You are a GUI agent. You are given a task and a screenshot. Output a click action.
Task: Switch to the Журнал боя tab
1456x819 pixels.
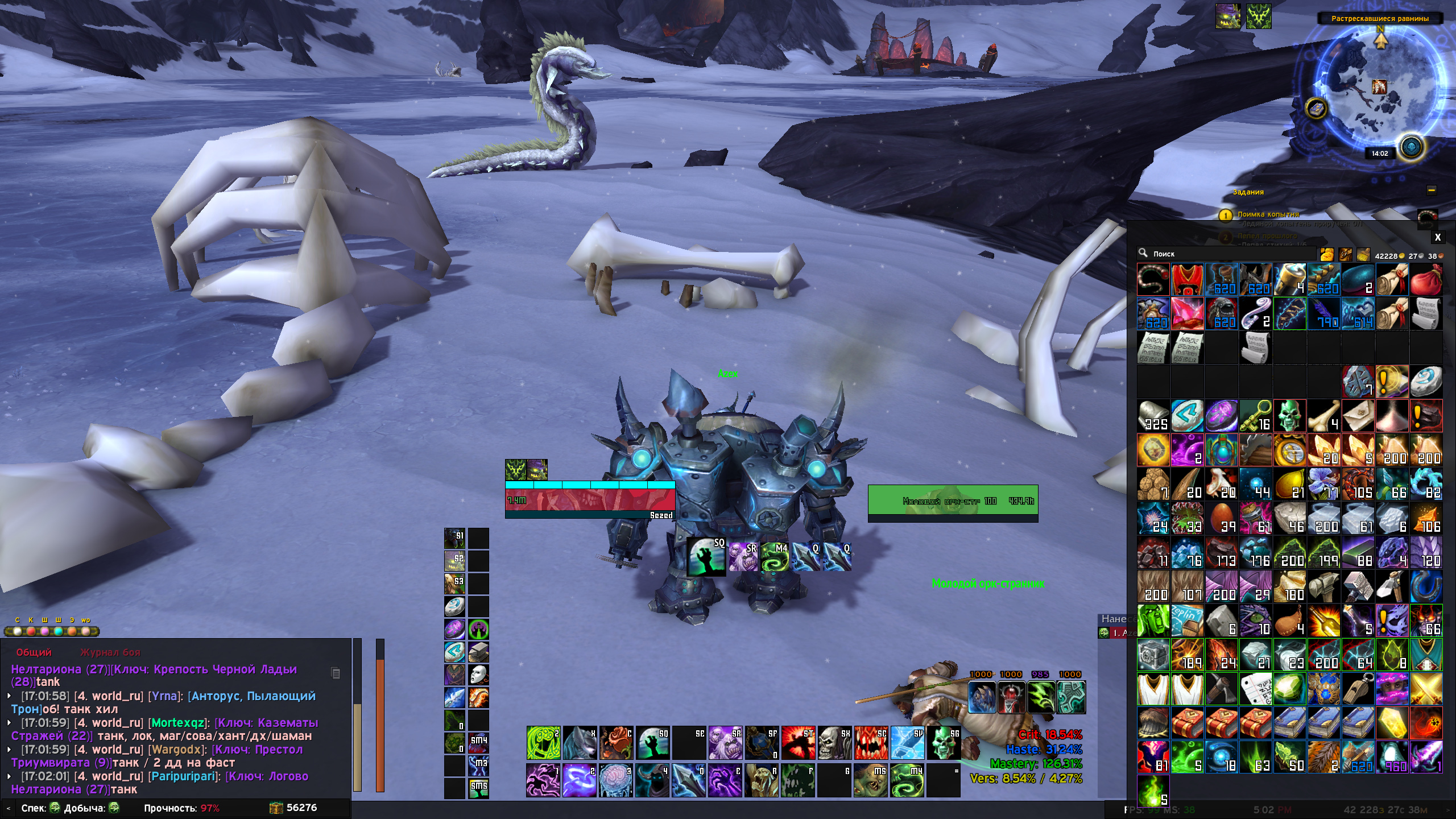pyautogui.click(x=110, y=652)
